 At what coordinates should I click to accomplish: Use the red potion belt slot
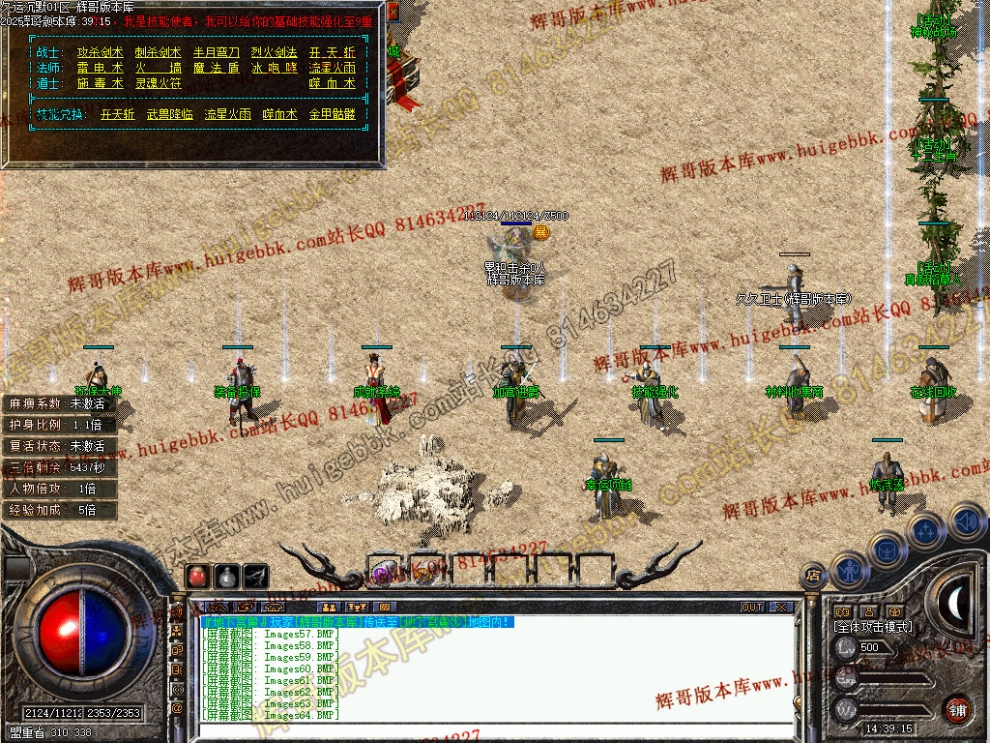tap(199, 577)
